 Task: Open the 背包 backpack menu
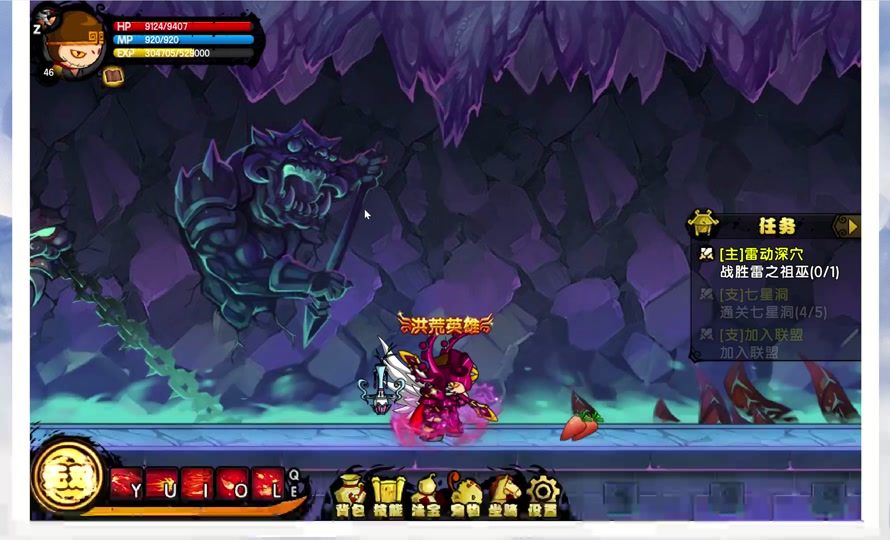pos(350,495)
